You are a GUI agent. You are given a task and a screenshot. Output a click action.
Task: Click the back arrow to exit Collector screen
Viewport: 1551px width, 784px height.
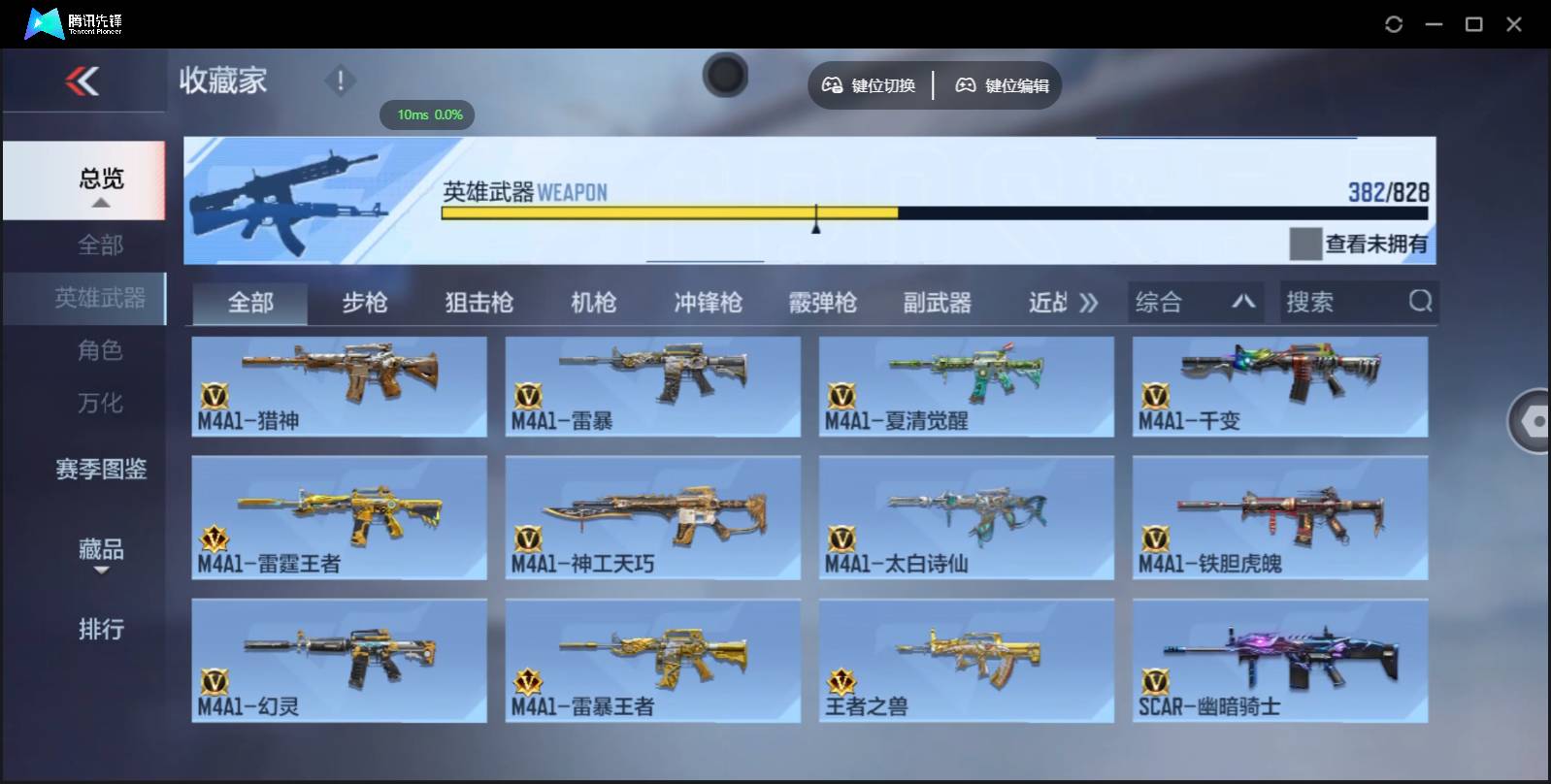tap(83, 82)
